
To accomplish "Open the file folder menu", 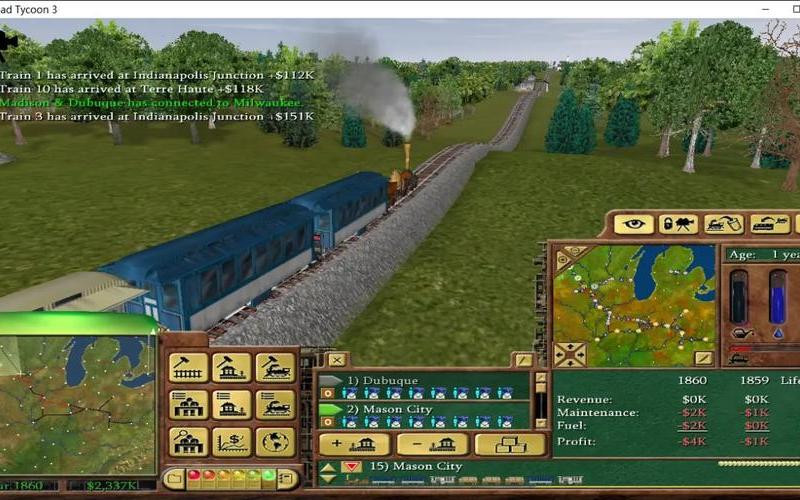I will point(174,478).
